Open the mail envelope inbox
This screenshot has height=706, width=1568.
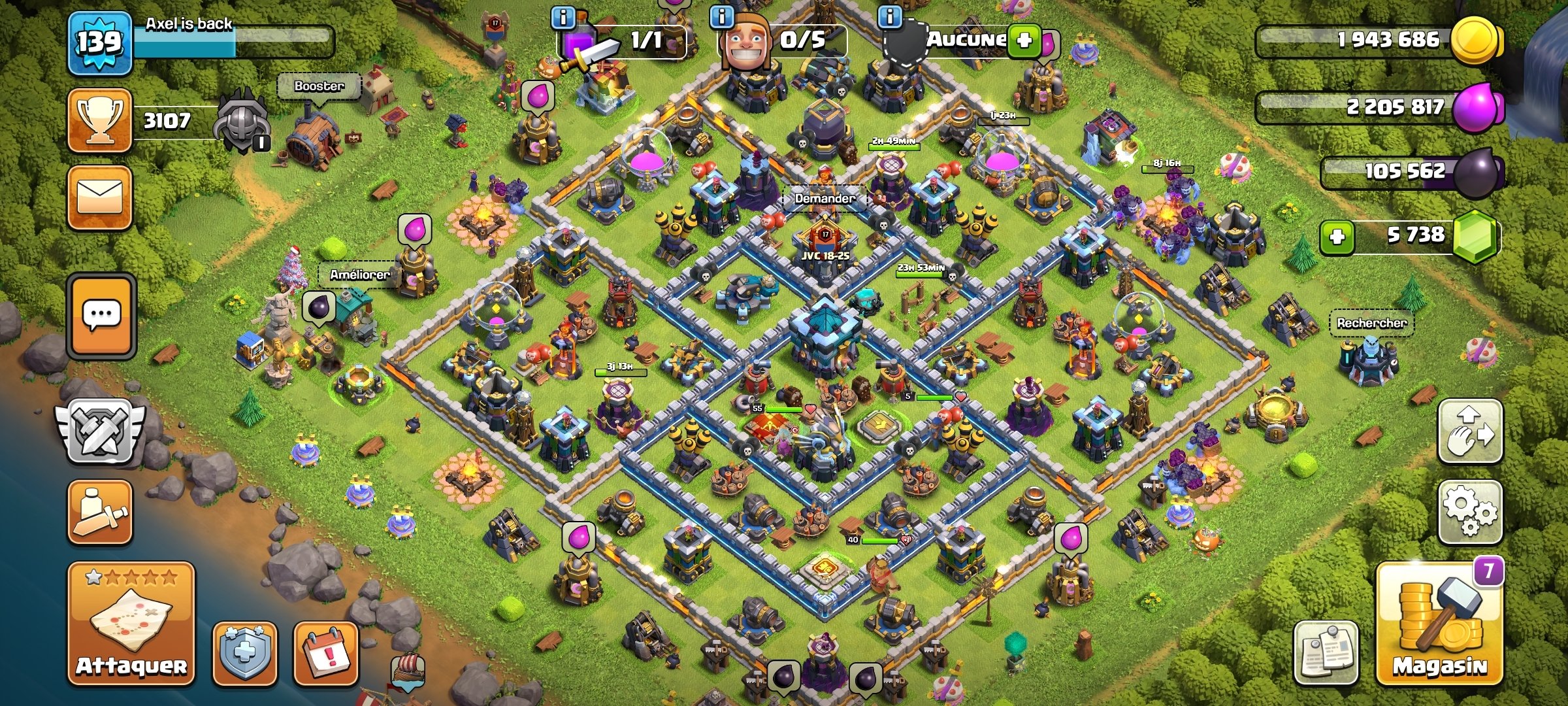(x=100, y=197)
